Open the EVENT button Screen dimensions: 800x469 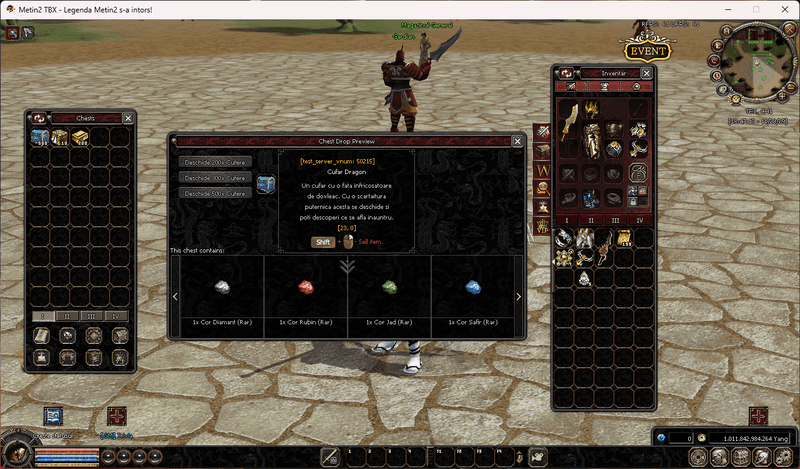coord(646,51)
